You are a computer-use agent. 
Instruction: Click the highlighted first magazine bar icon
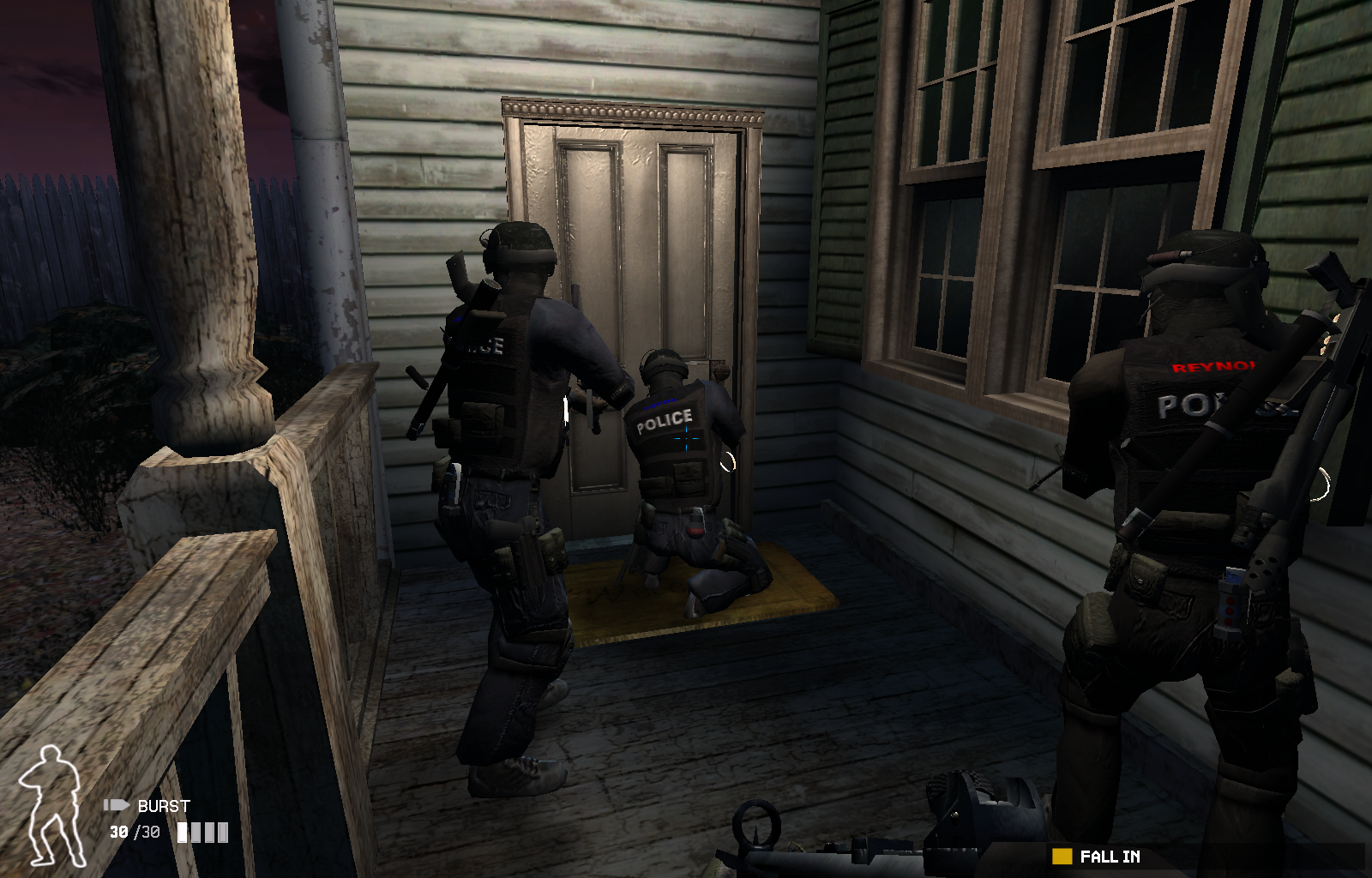(183, 831)
